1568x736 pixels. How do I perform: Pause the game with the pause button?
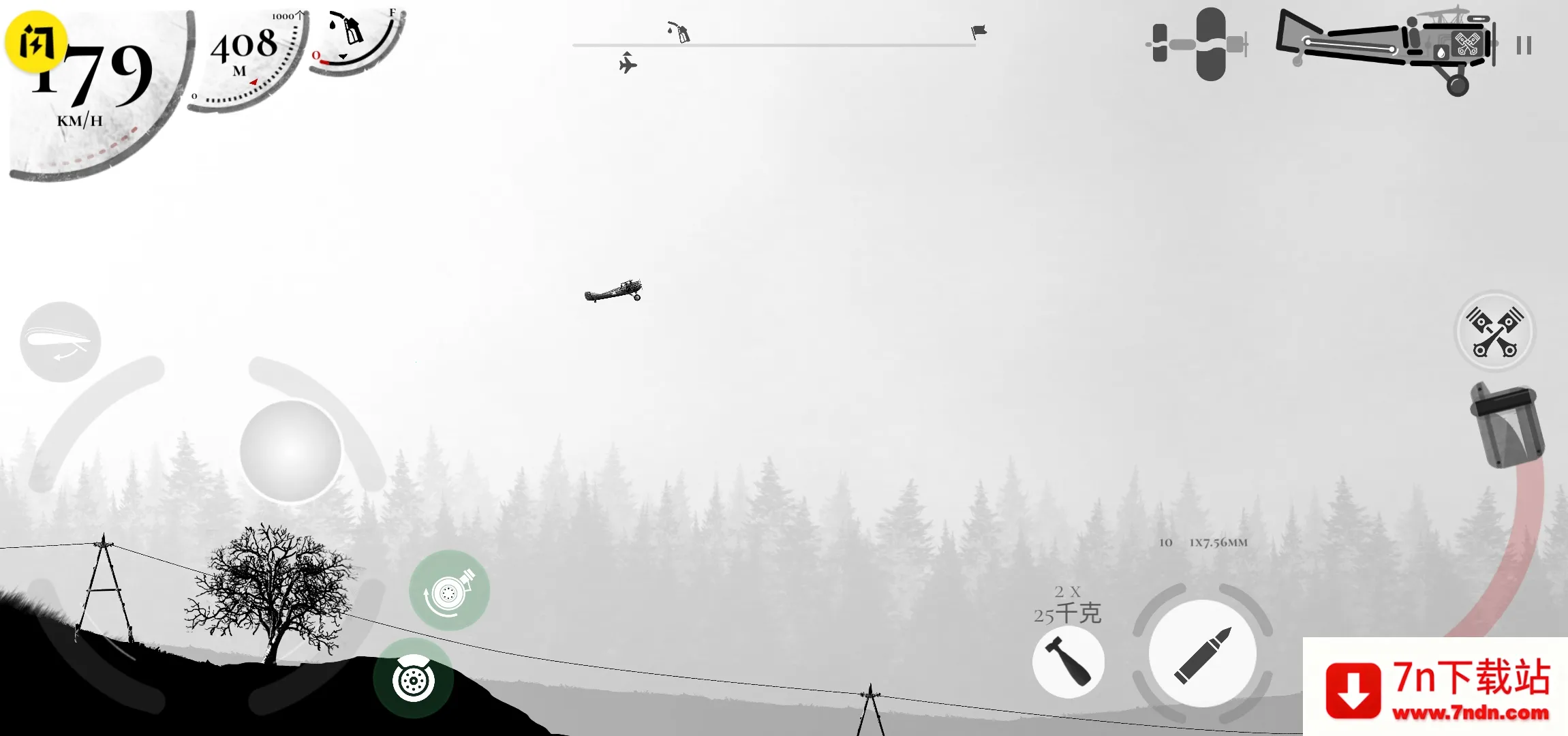click(1524, 45)
